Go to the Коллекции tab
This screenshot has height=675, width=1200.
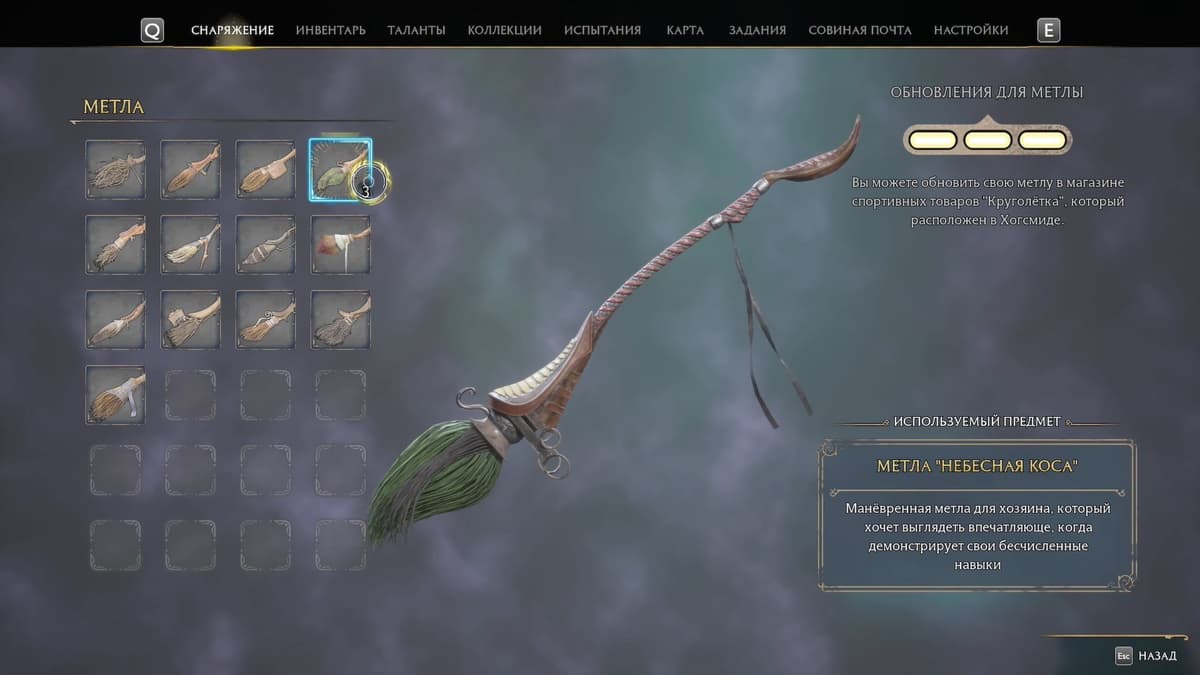pyautogui.click(x=504, y=30)
